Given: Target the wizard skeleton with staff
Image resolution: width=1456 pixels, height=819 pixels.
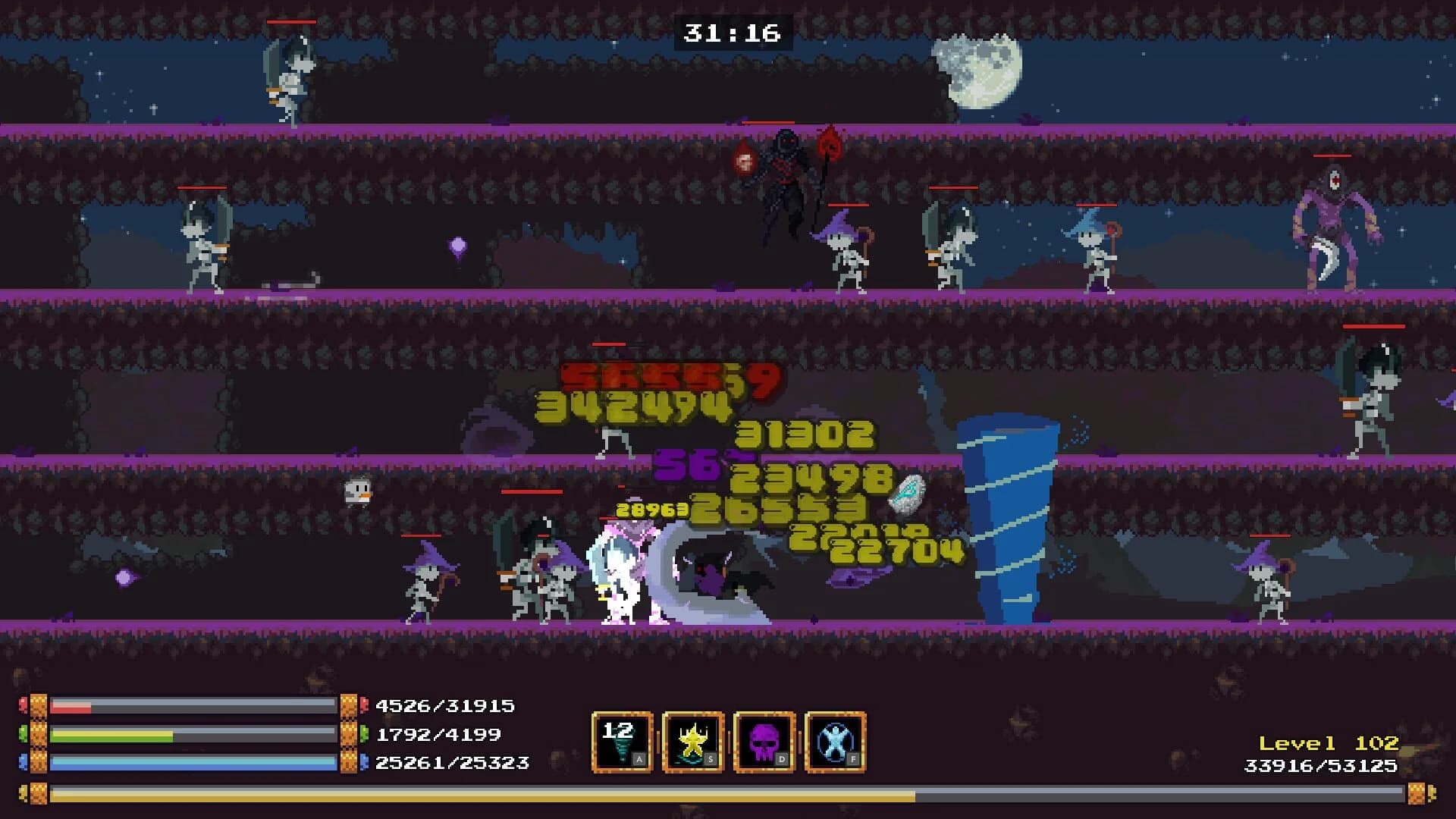Looking at the screenshot, I should point(846,250).
